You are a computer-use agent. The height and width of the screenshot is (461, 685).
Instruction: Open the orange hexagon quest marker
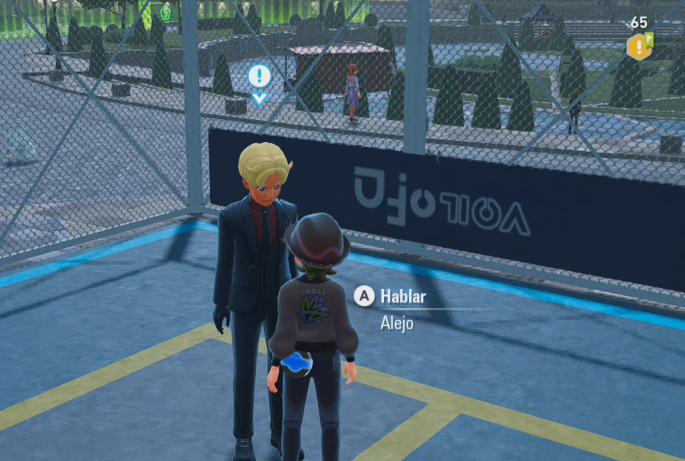click(637, 46)
